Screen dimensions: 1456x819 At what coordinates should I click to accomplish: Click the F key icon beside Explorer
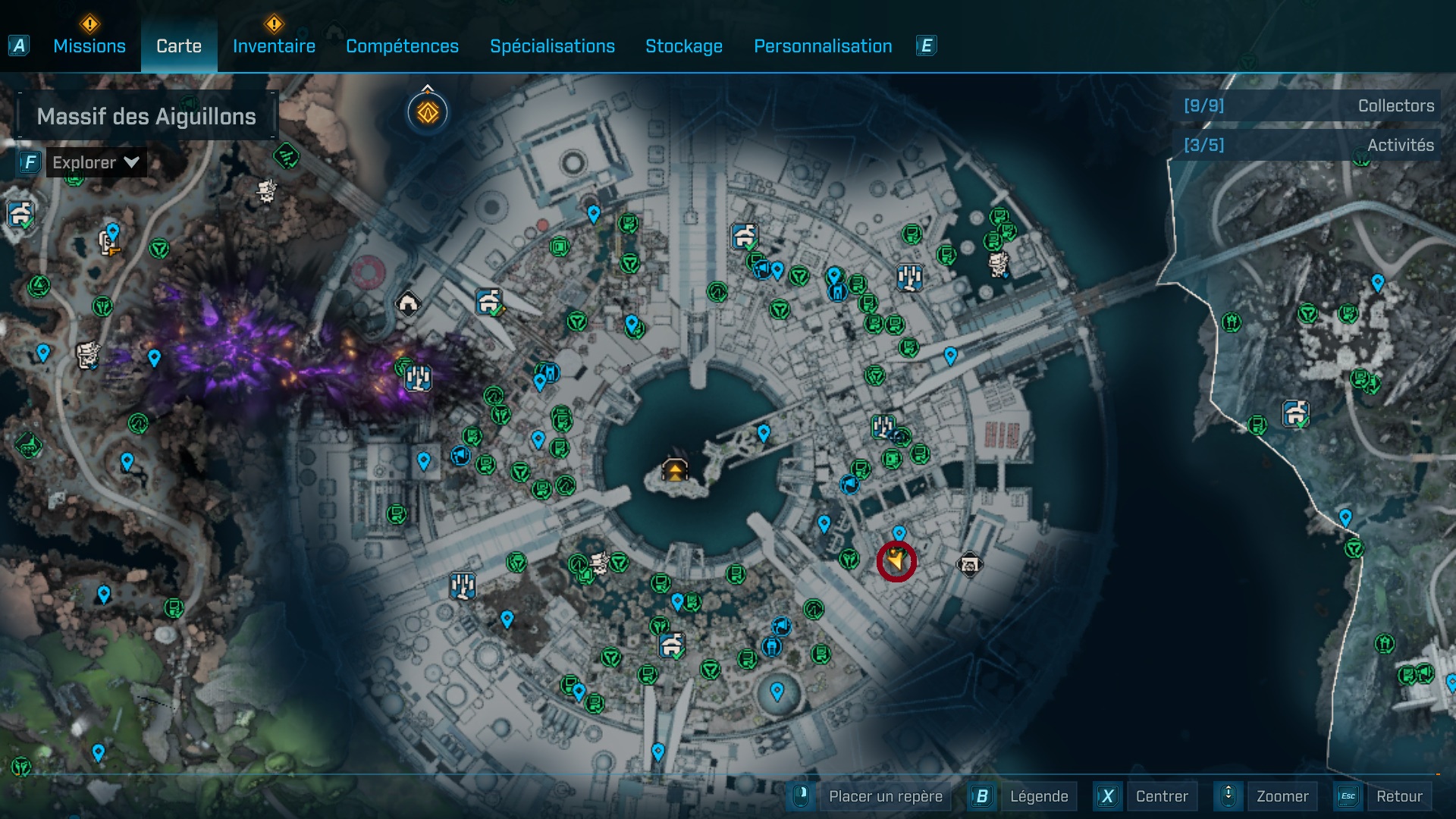pos(29,162)
